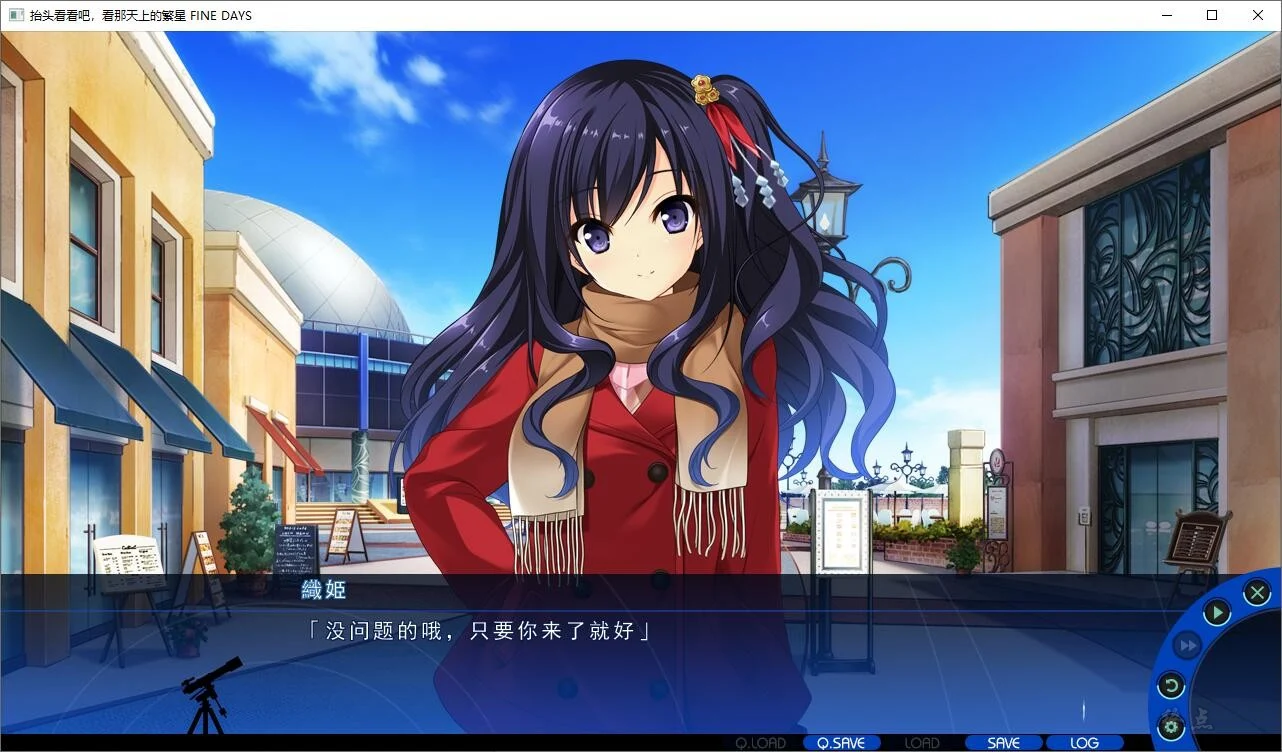Open settings with the gear icon
1282x752 pixels.
[x=1171, y=727]
